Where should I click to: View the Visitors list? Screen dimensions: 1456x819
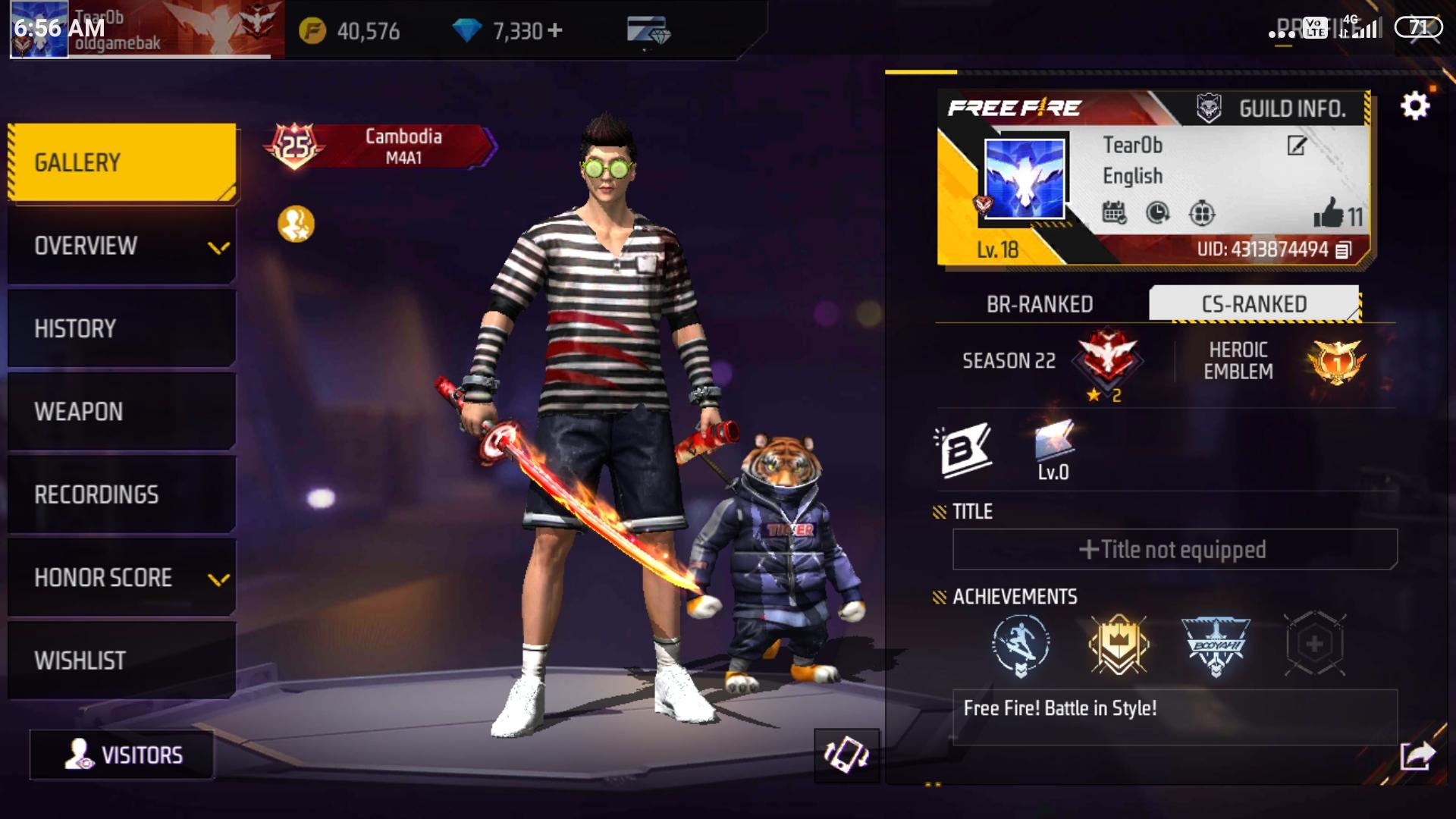tap(122, 755)
